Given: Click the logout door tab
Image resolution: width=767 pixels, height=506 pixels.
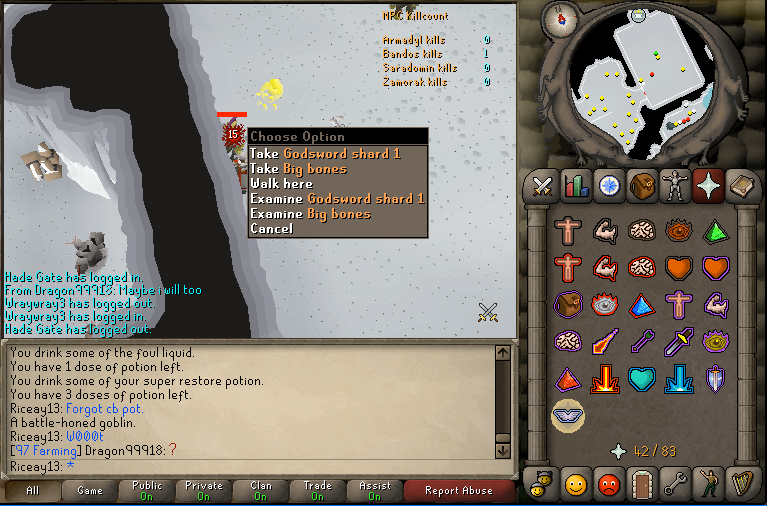Looking at the screenshot, I should 641,484.
